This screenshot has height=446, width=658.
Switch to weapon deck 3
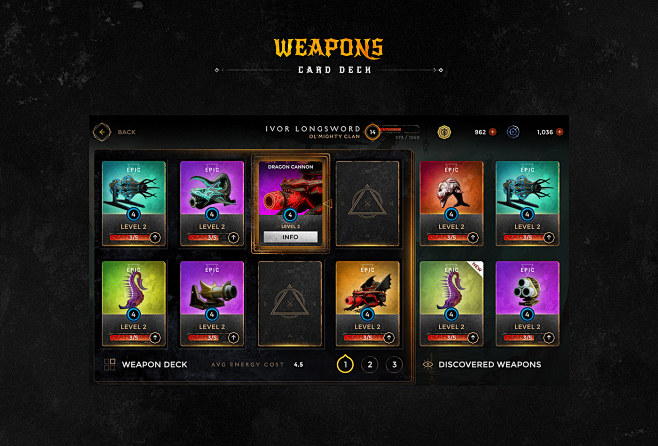[x=394, y=364]
